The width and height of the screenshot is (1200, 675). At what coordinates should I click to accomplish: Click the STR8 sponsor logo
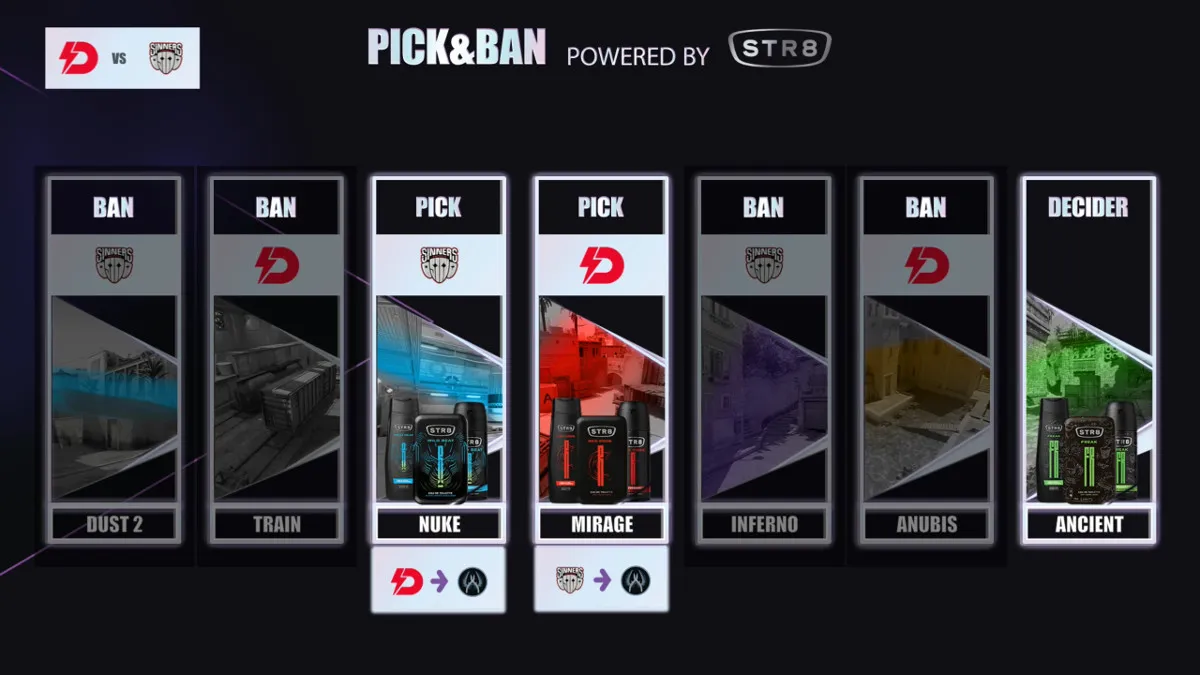[x=780, y=50]
